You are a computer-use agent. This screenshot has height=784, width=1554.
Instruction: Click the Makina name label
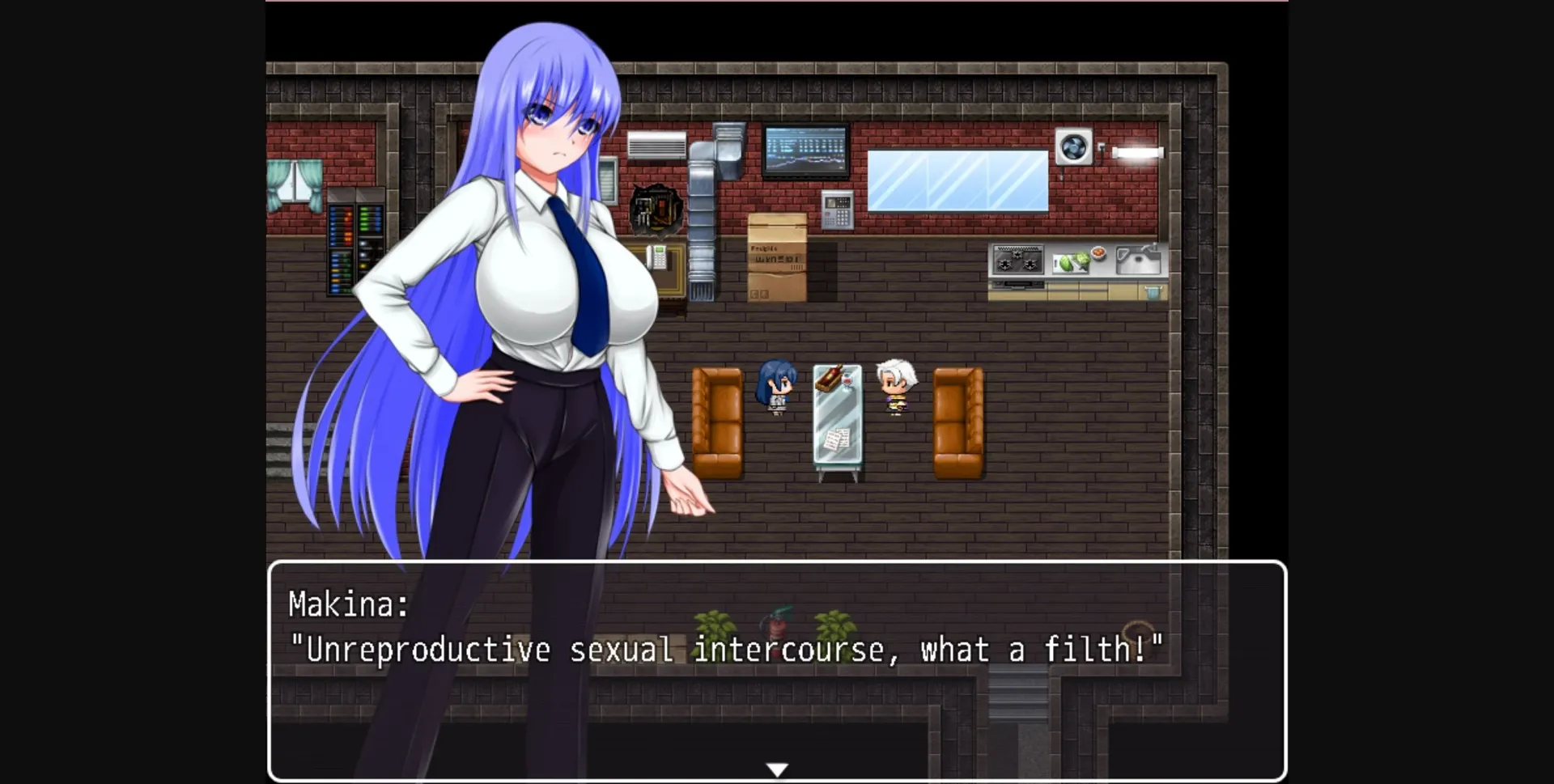[348, 604]
